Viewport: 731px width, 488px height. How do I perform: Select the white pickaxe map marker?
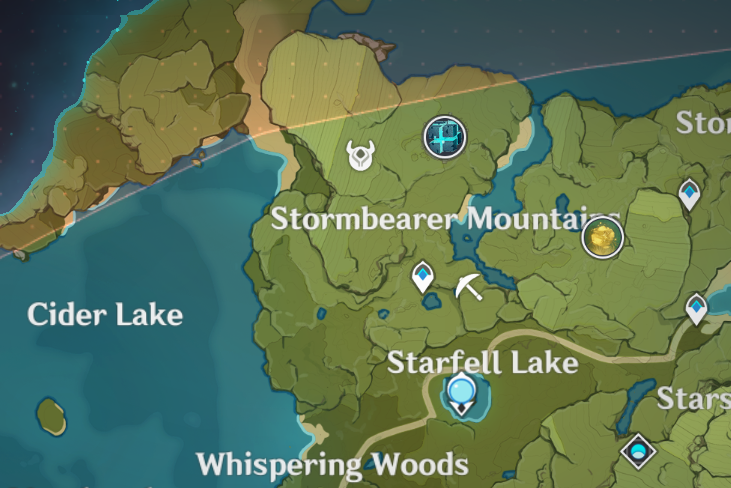pyautogui.click(x=467, y=287)
